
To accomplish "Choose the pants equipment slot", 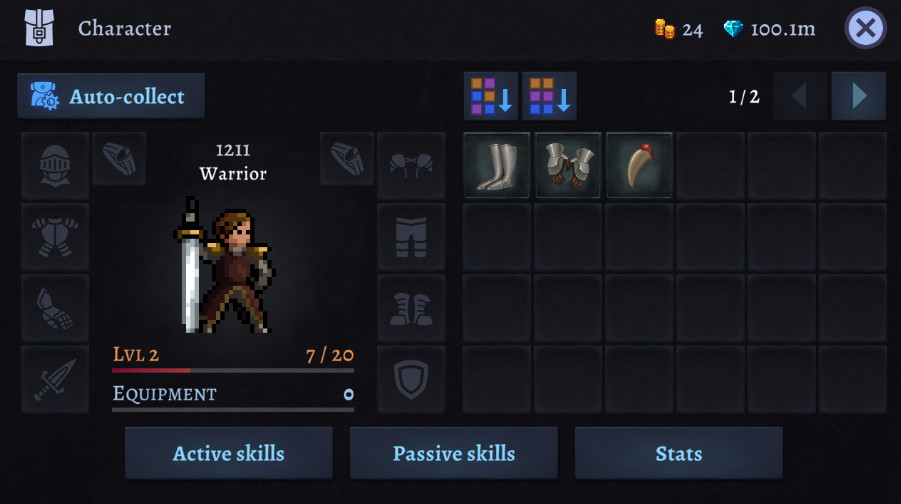I will tap(411, 237).
